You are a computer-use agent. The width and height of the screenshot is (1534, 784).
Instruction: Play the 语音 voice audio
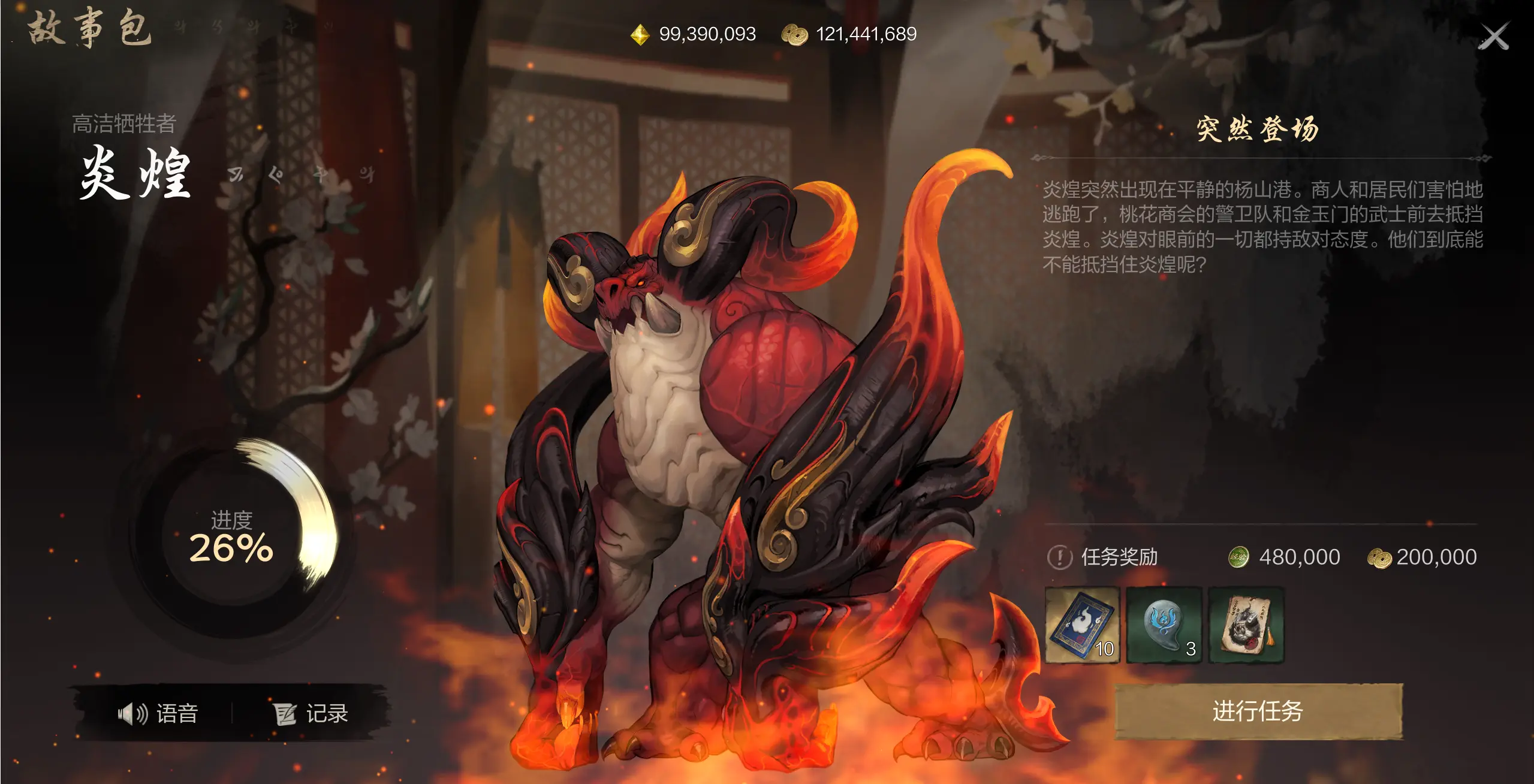(x=158, y=713)
